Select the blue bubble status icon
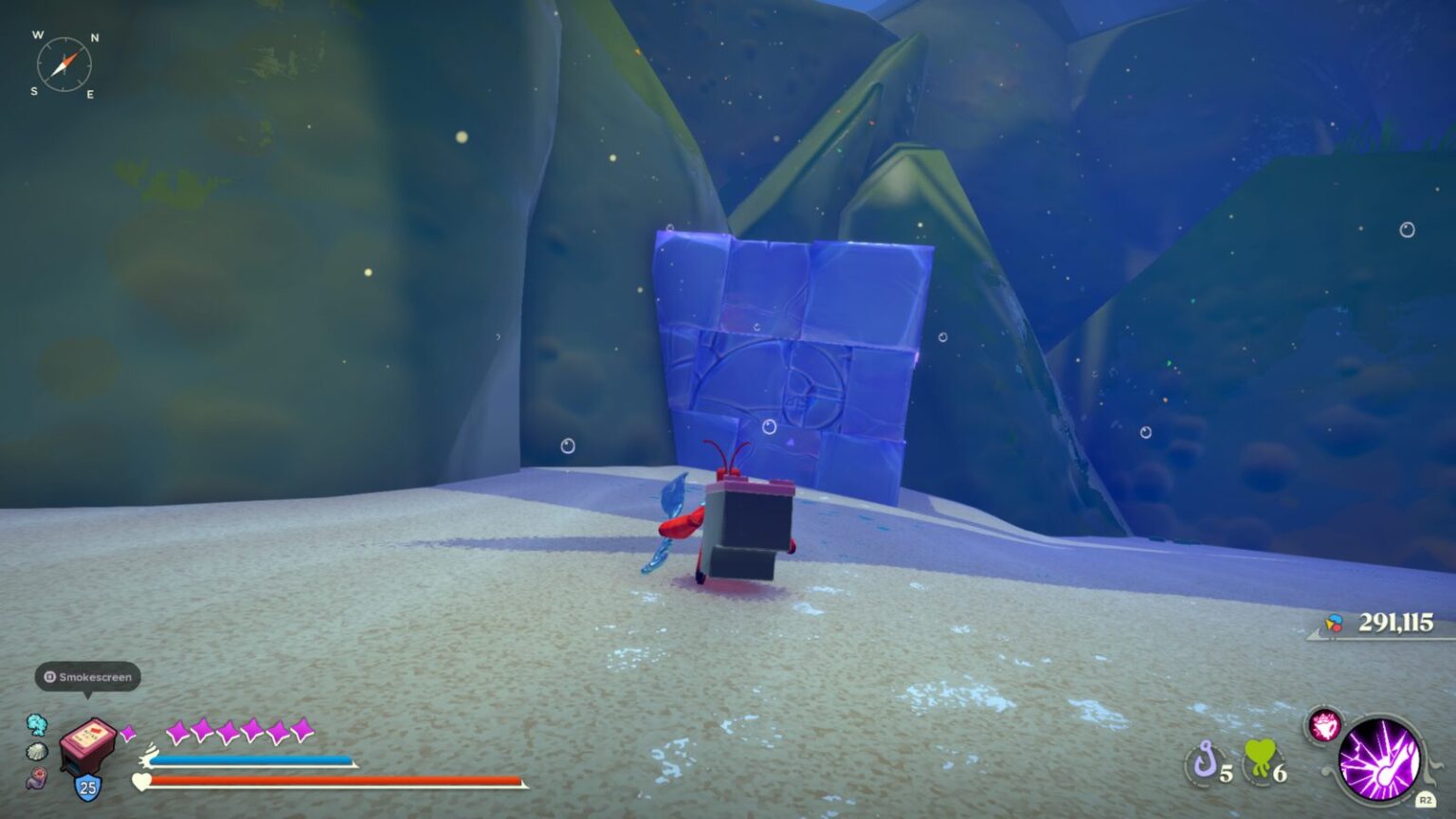Viewport: 1456px width, 819px height. tap(37, 726)
